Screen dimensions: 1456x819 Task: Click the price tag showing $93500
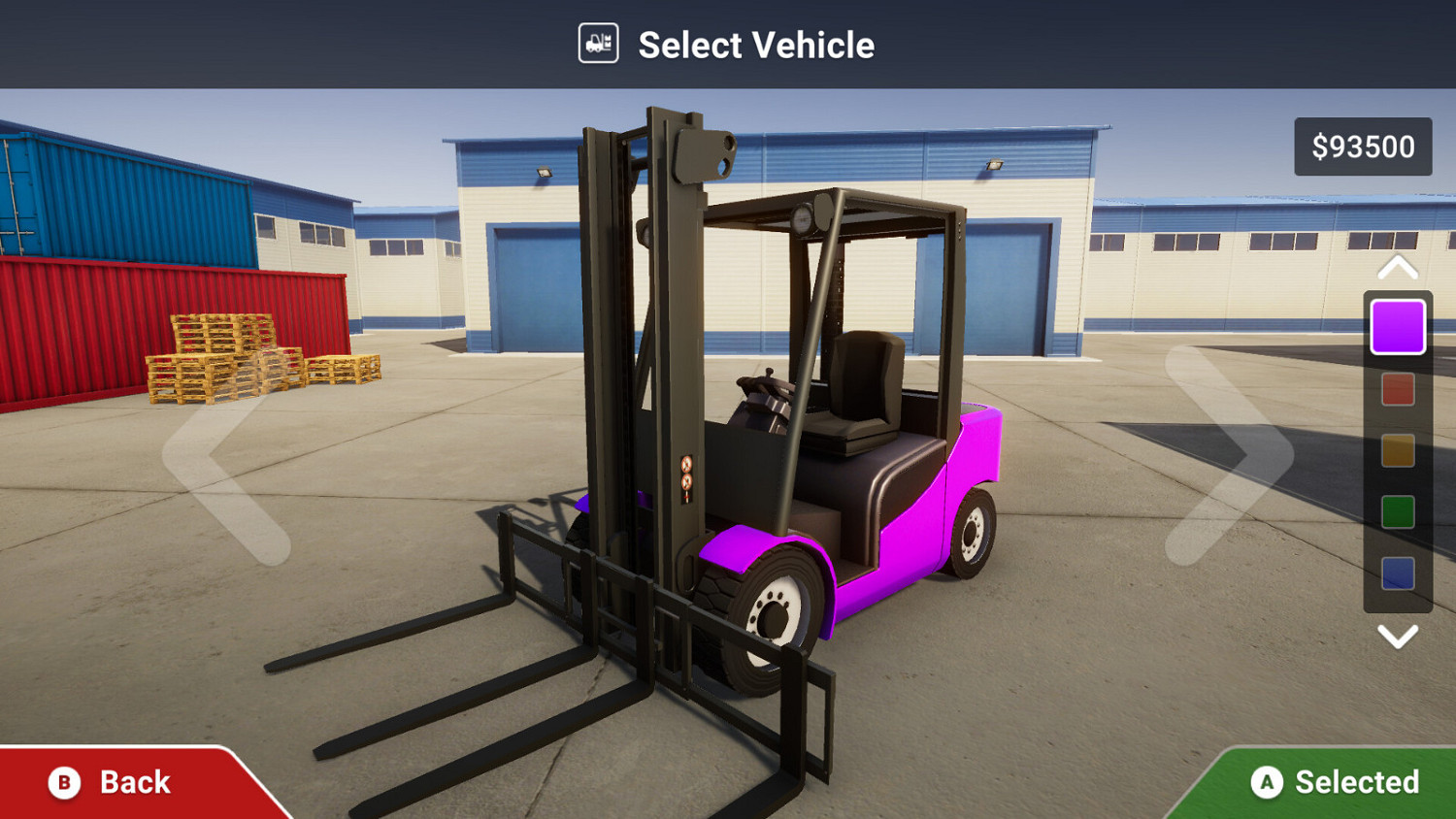(1363, 147)
